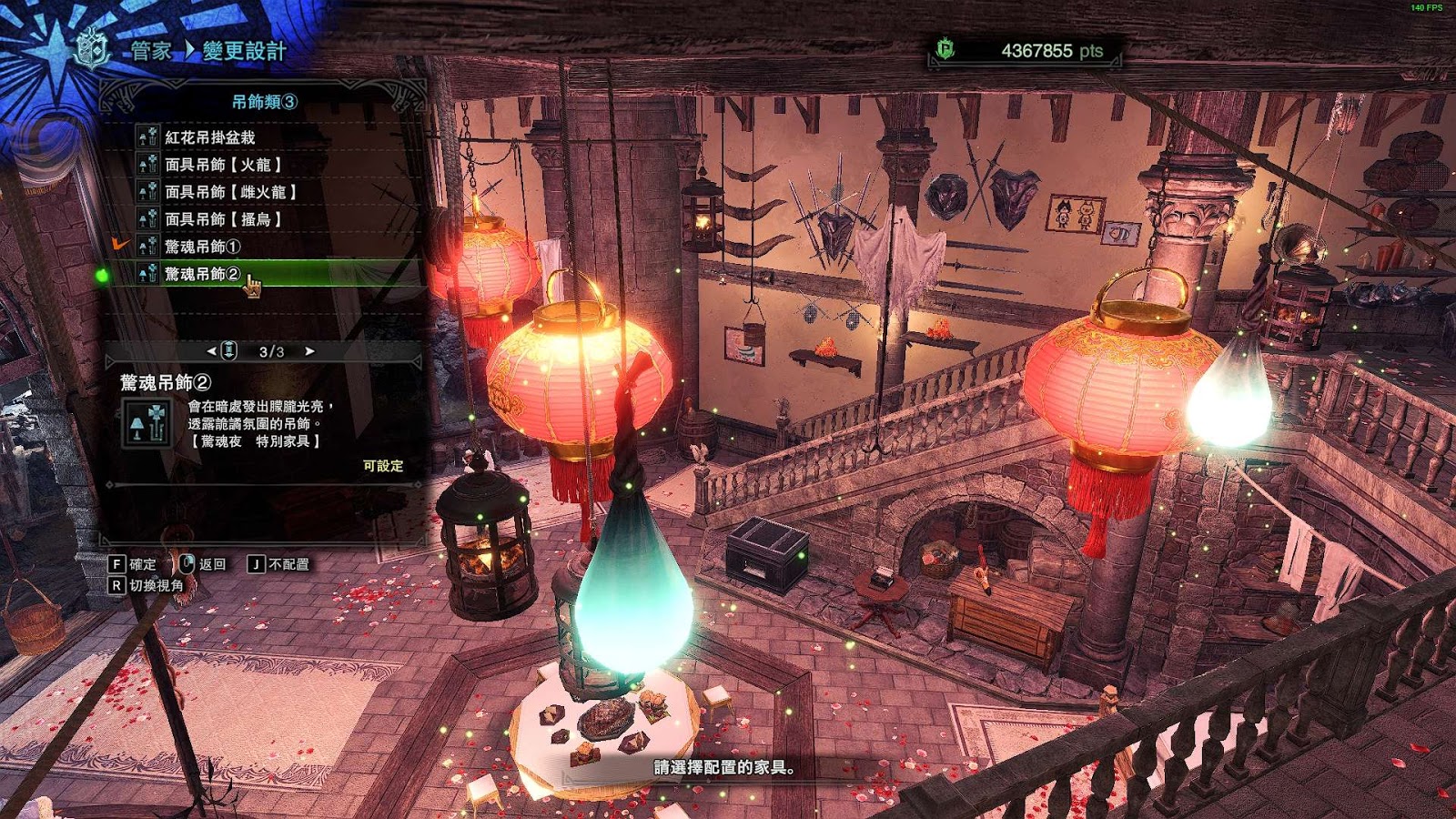
Task: Choose 面具吊飾【火龍】 entry
Action: coord(223,165)
